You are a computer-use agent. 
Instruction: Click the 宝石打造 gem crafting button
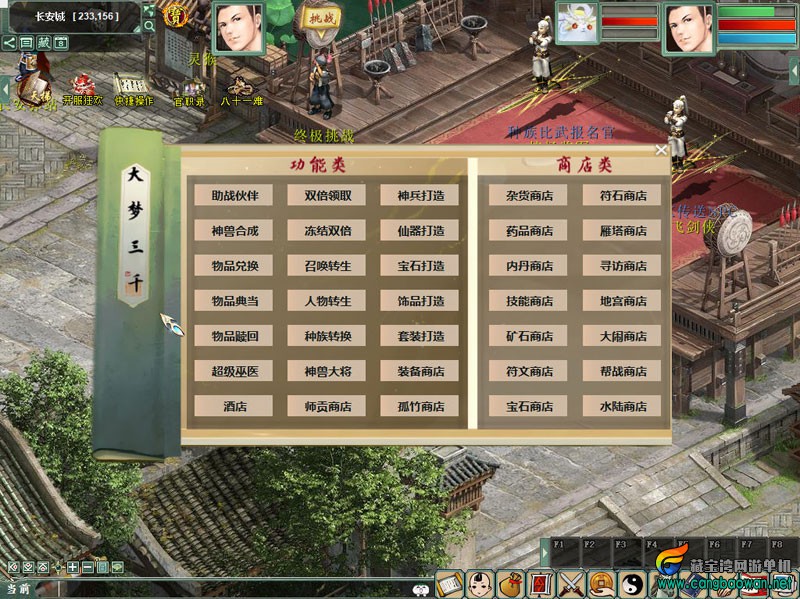pyautogui.click(x=420, y=266)
